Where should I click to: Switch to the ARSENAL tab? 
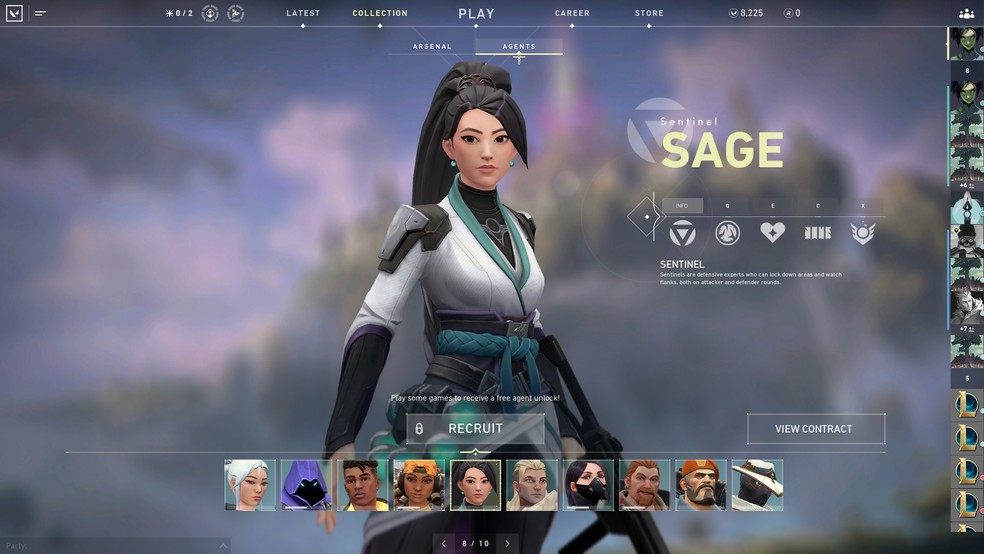click(432, 47)
